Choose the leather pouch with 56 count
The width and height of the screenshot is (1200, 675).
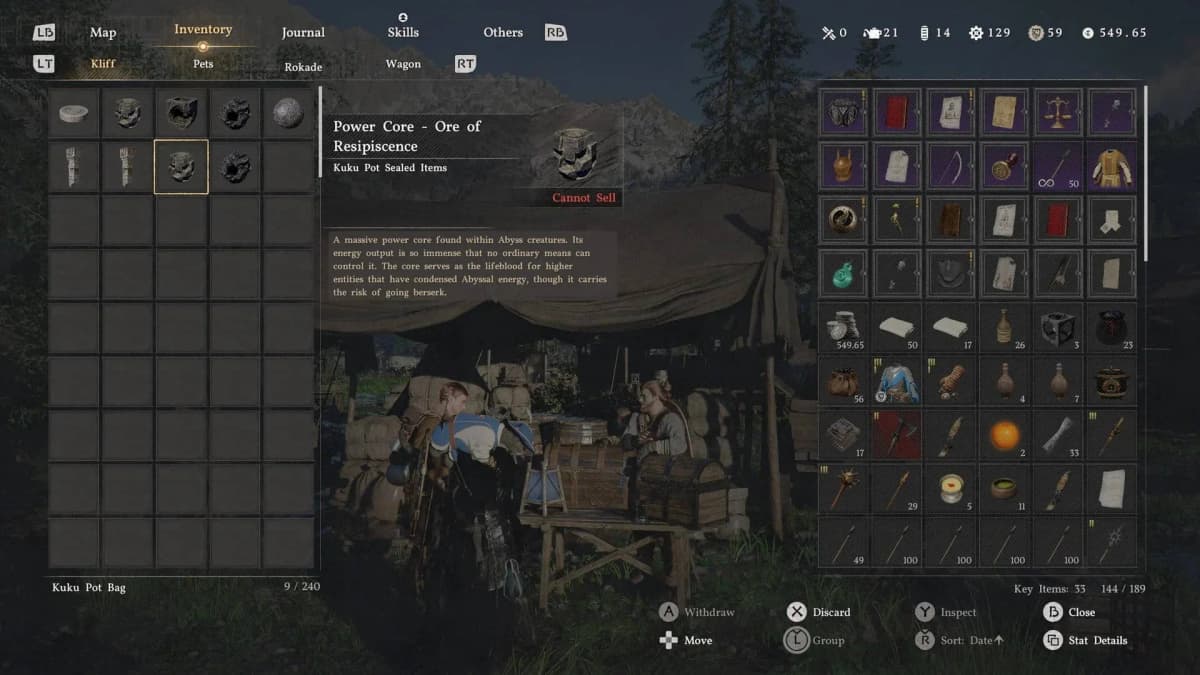tap(843, 381)
